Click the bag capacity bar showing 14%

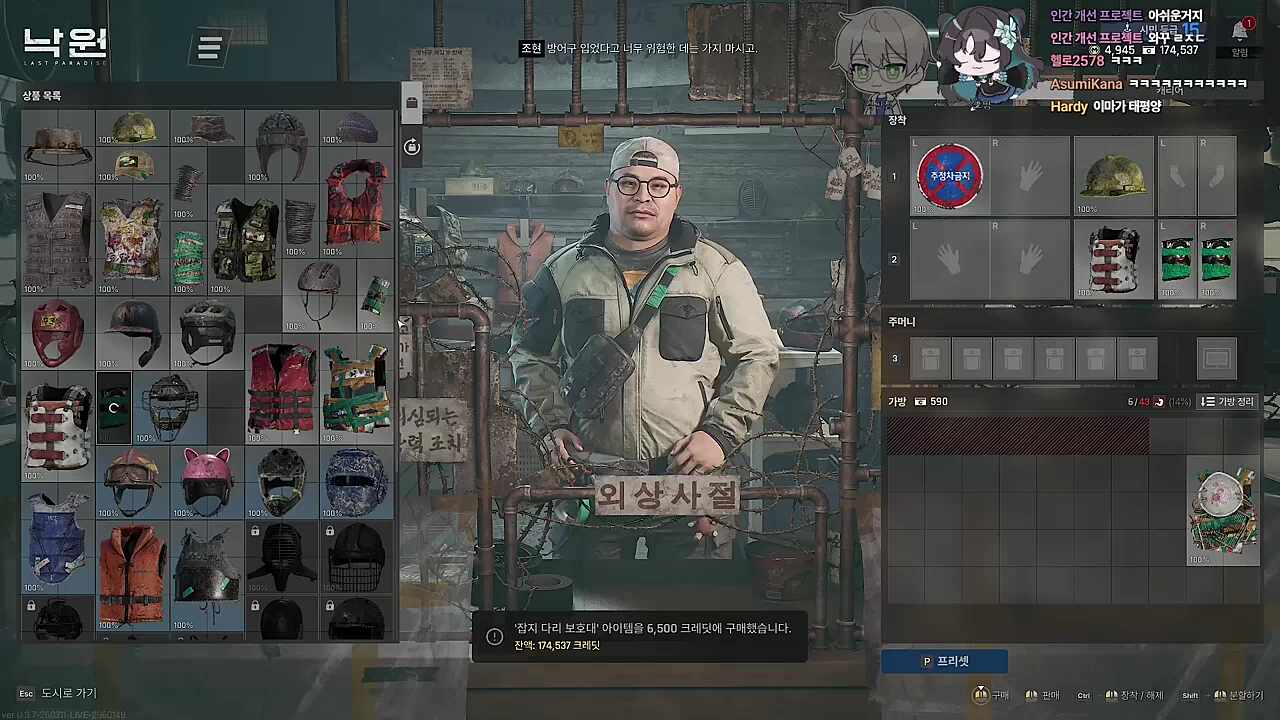pyautogui.click(x=1160, y=401)
